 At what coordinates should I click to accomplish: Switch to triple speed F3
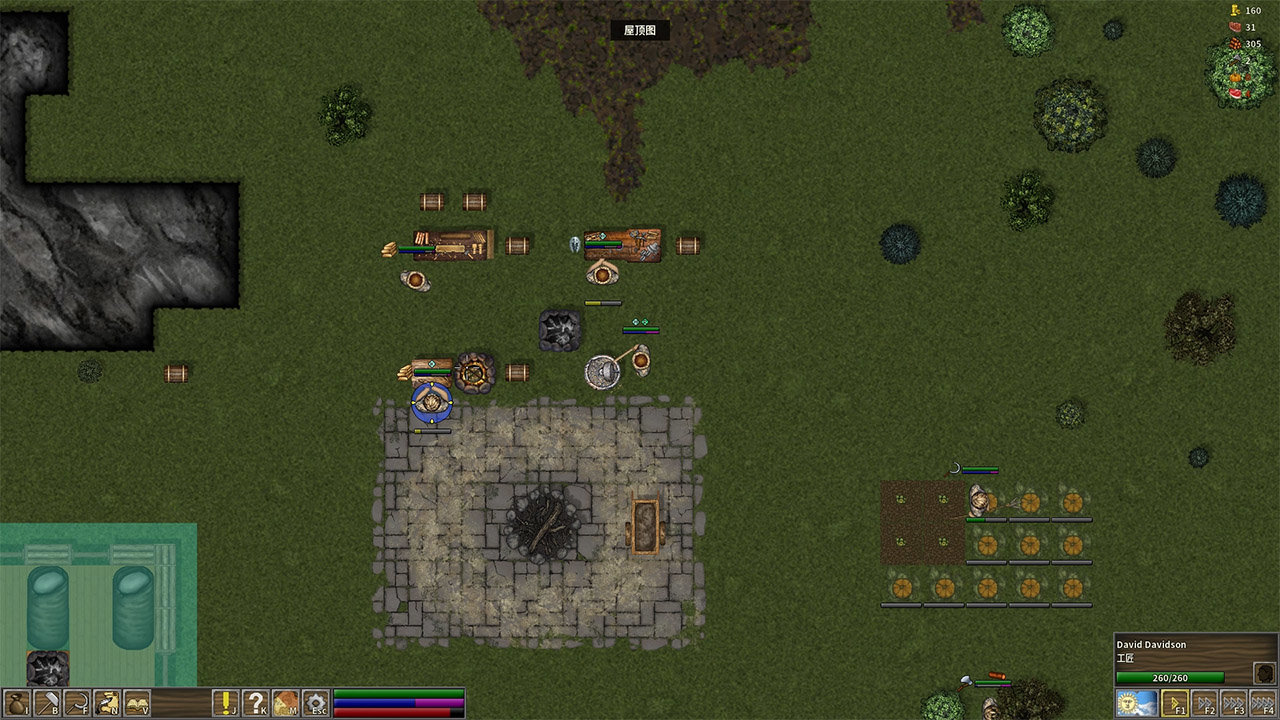(1234, 703)
